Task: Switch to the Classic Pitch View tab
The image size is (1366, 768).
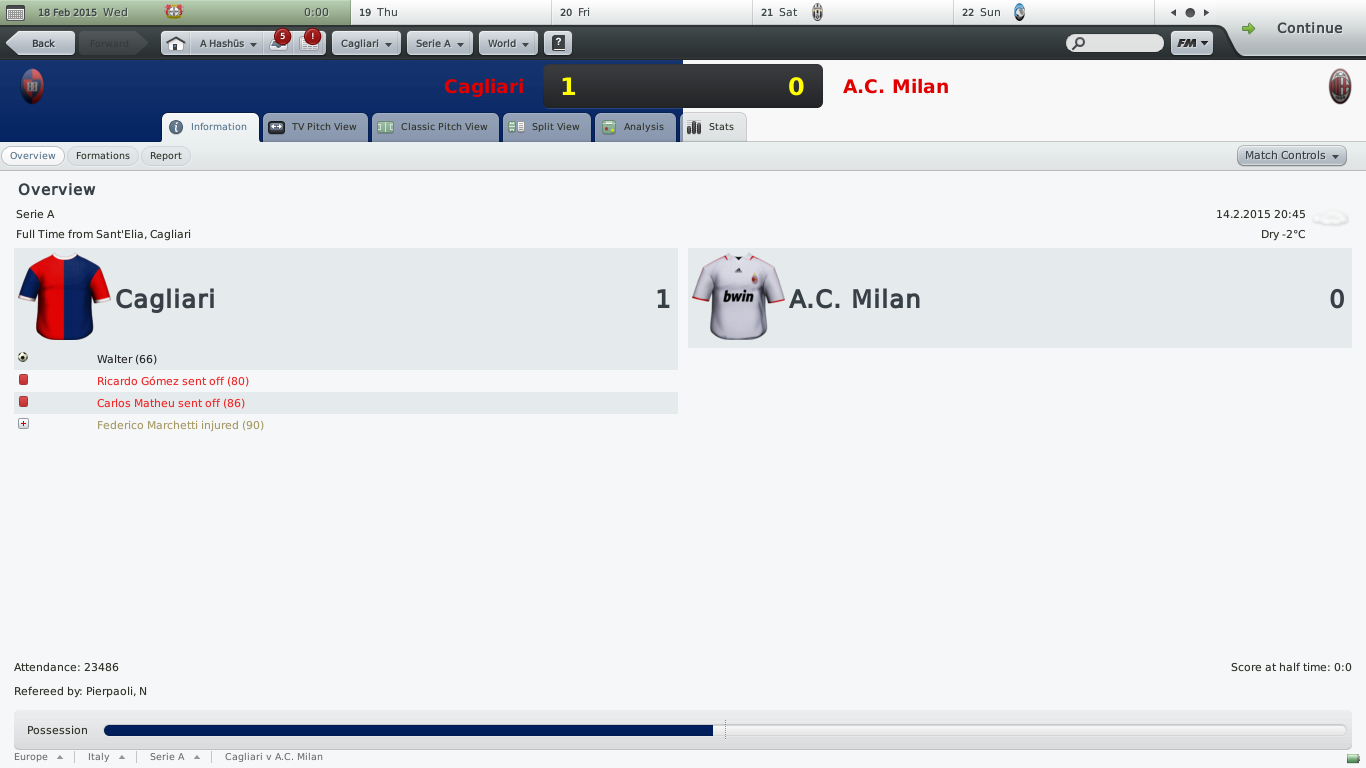Action: coord(434,127)
